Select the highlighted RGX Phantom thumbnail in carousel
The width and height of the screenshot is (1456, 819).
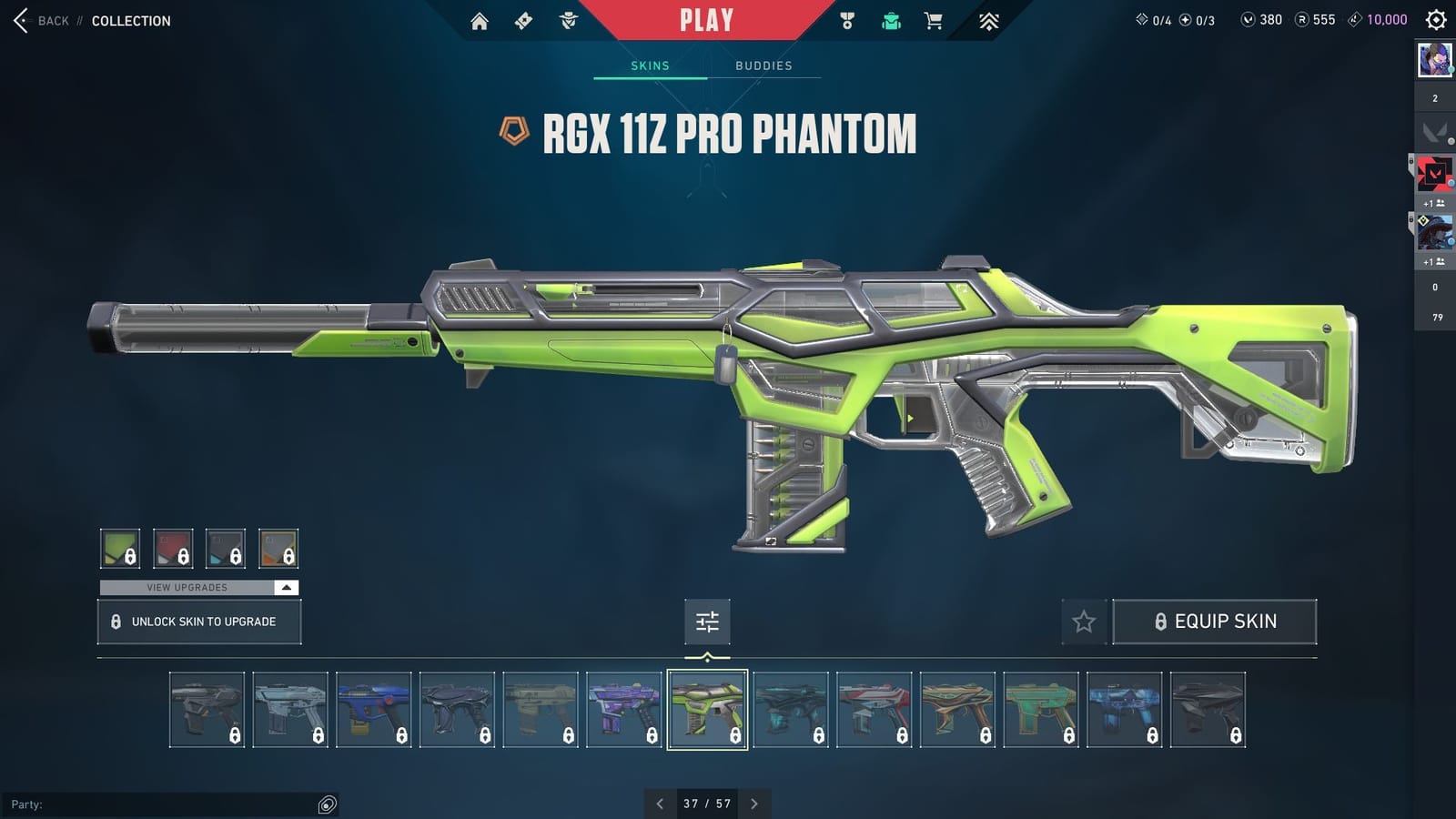710,711
